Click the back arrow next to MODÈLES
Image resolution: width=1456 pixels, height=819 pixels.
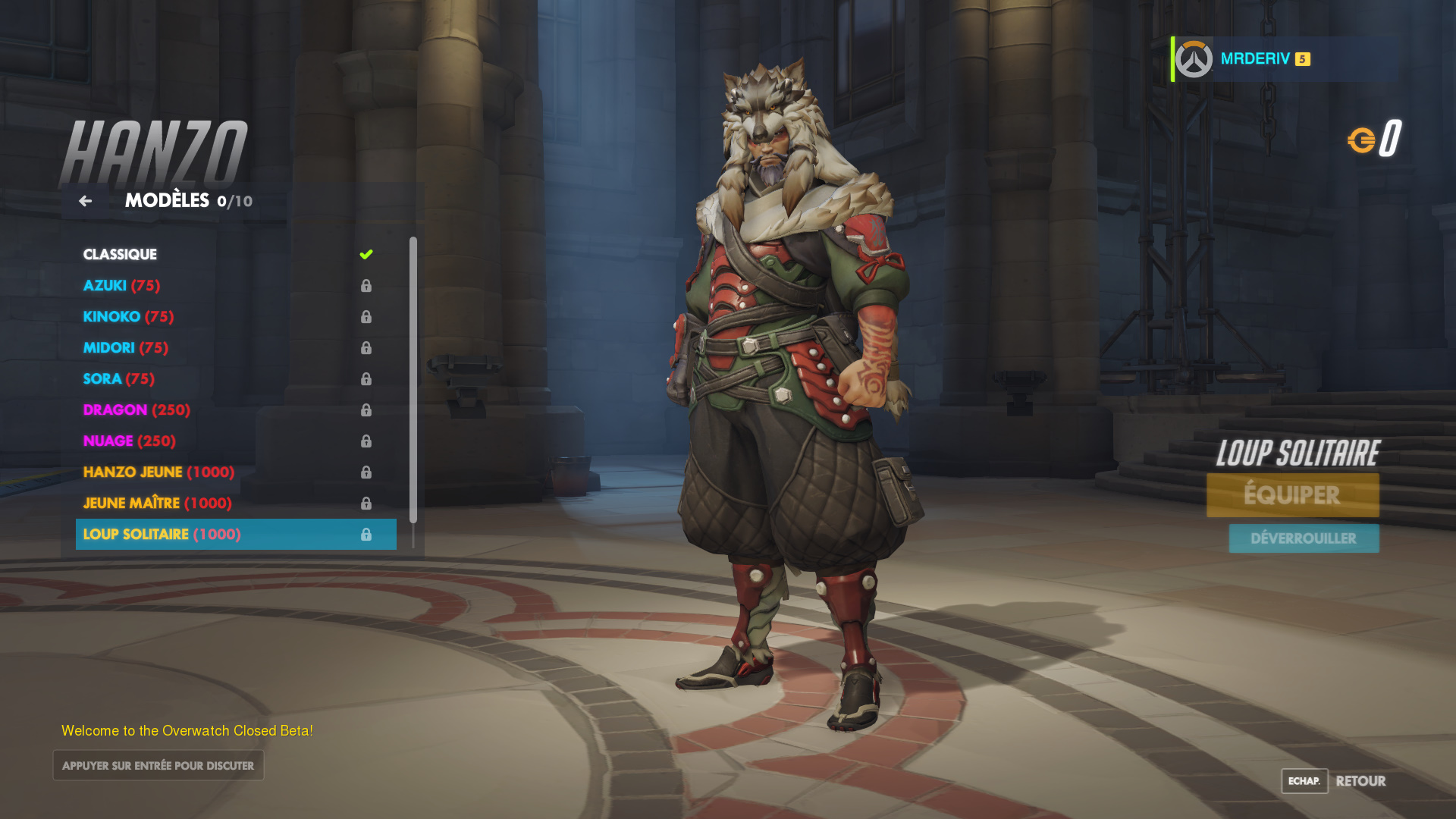tap(85, 200)
